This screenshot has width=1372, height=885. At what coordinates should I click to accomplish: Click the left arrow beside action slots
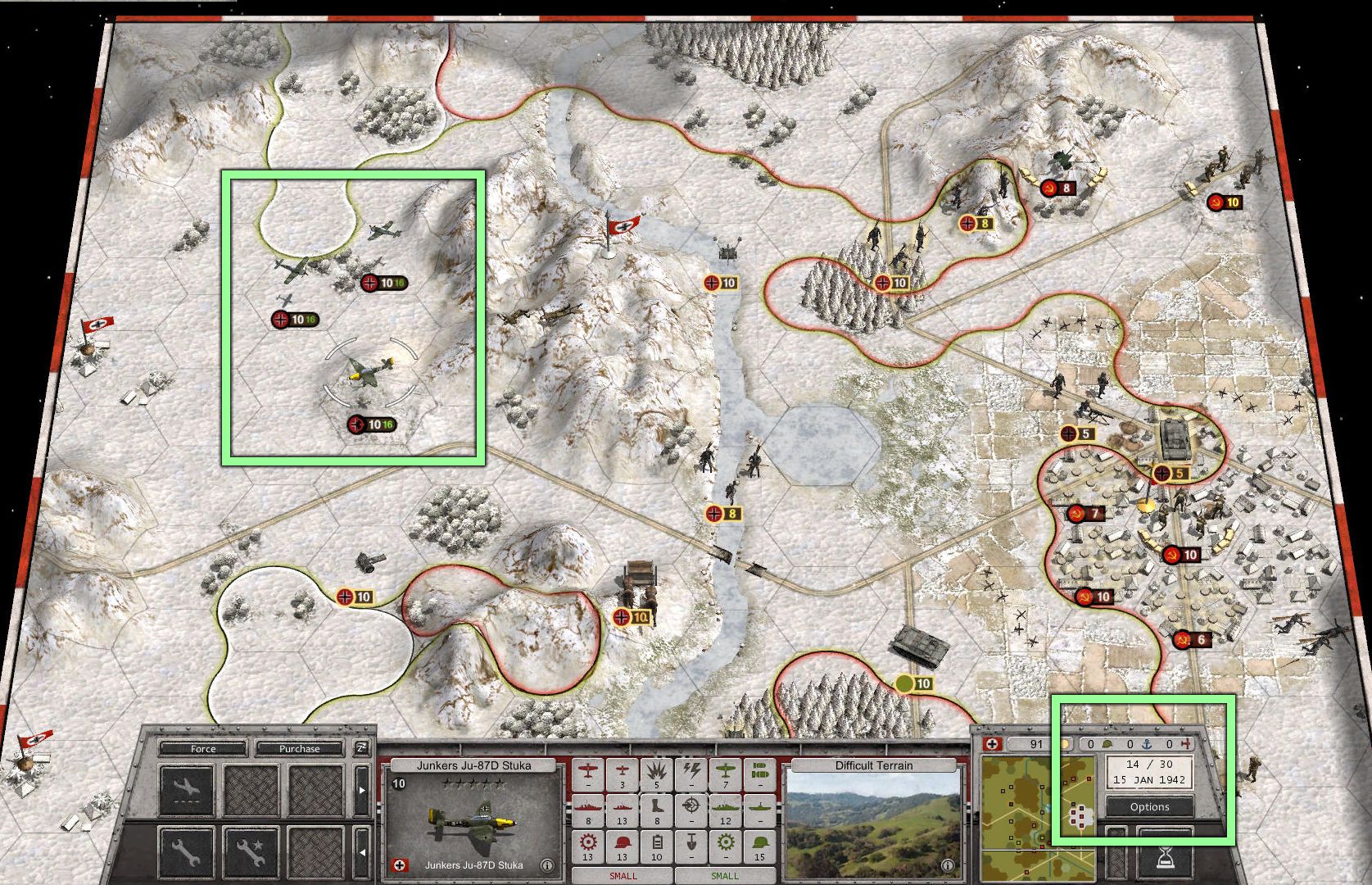point(362,852)
